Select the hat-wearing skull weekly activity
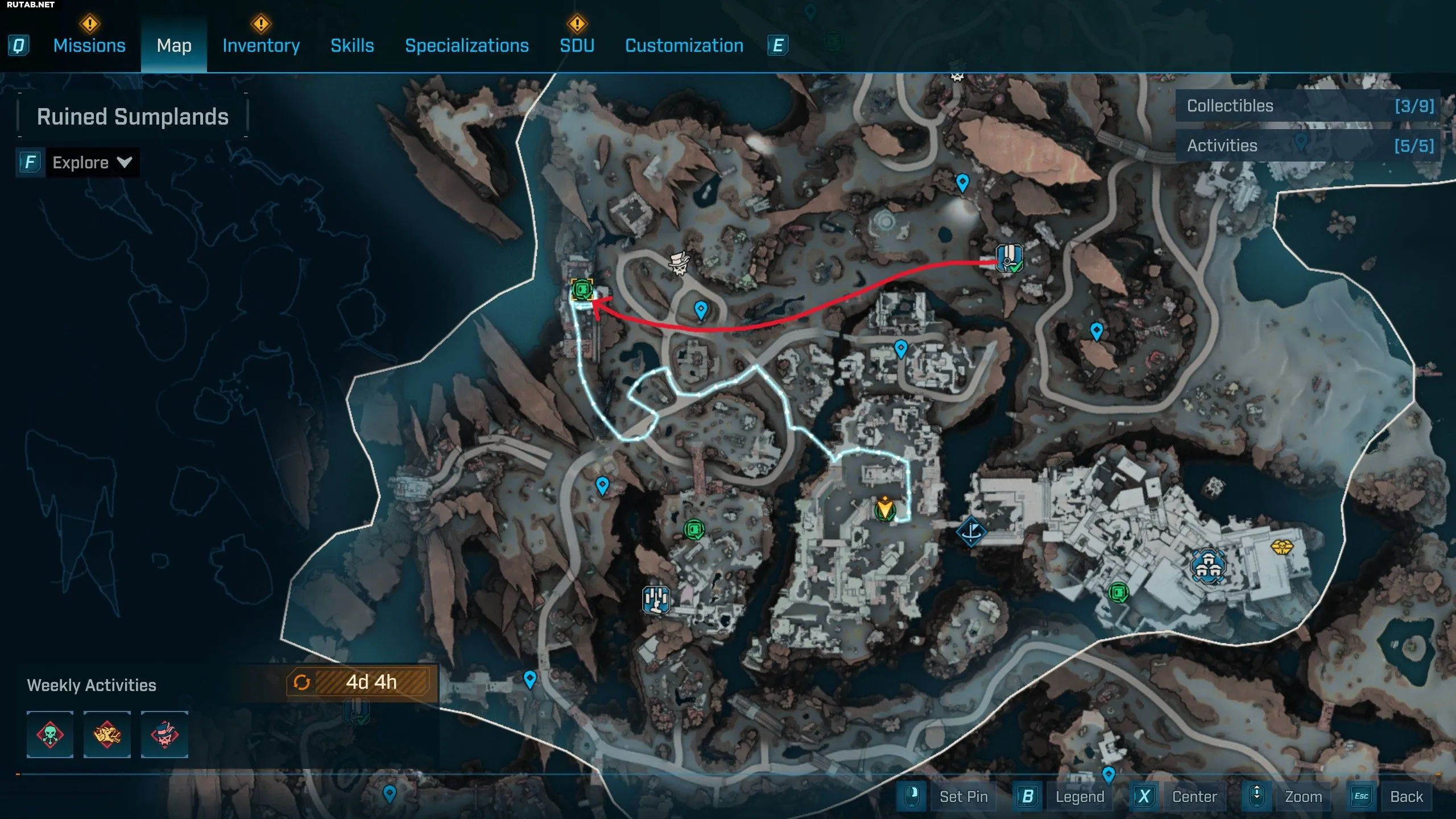1456x819 pixels. click(x=164, y=734)
